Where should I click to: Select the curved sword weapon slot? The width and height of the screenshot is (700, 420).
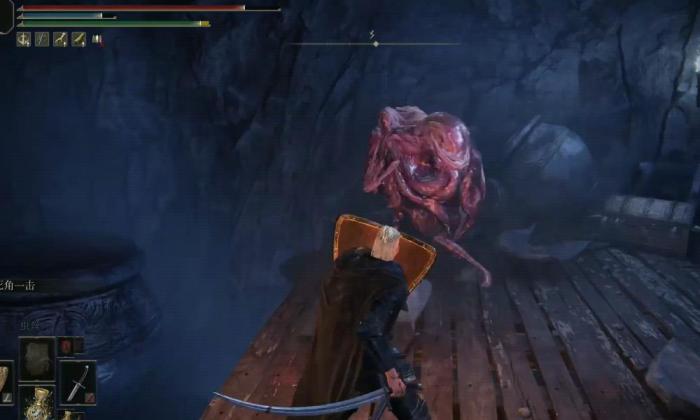(x=78, y=381)
